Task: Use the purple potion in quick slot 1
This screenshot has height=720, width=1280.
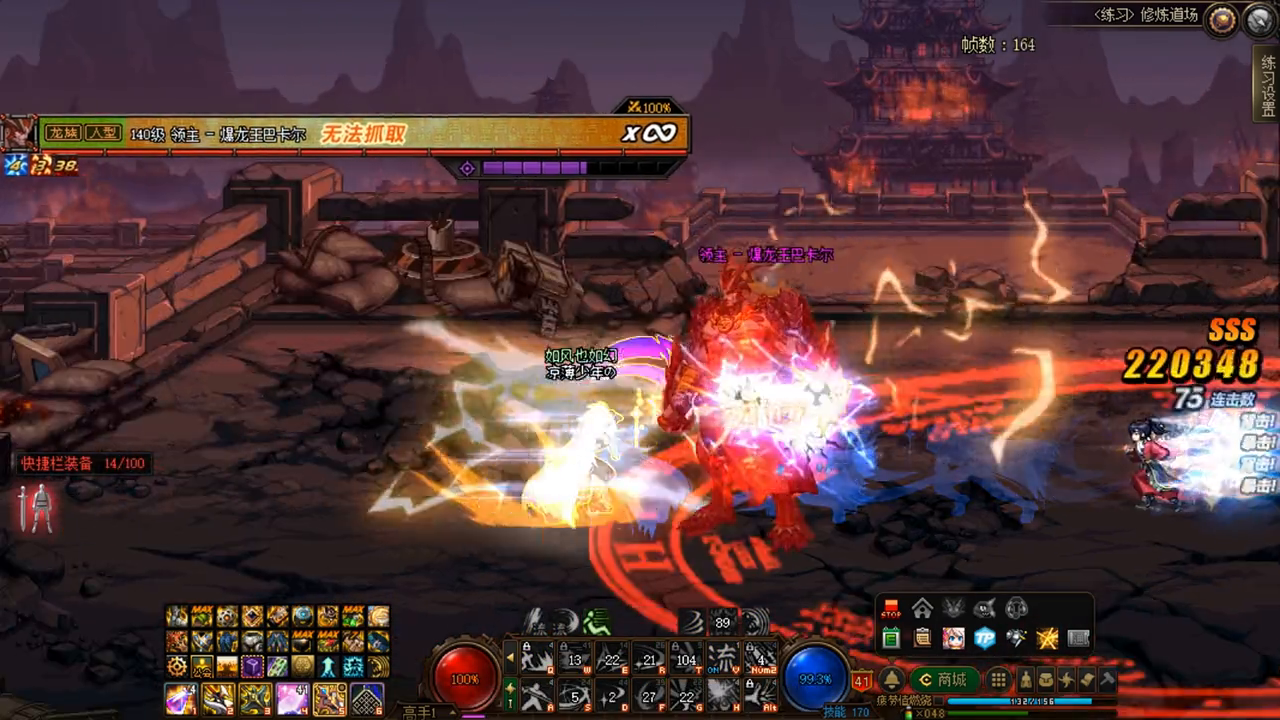Action: point(181,698)
